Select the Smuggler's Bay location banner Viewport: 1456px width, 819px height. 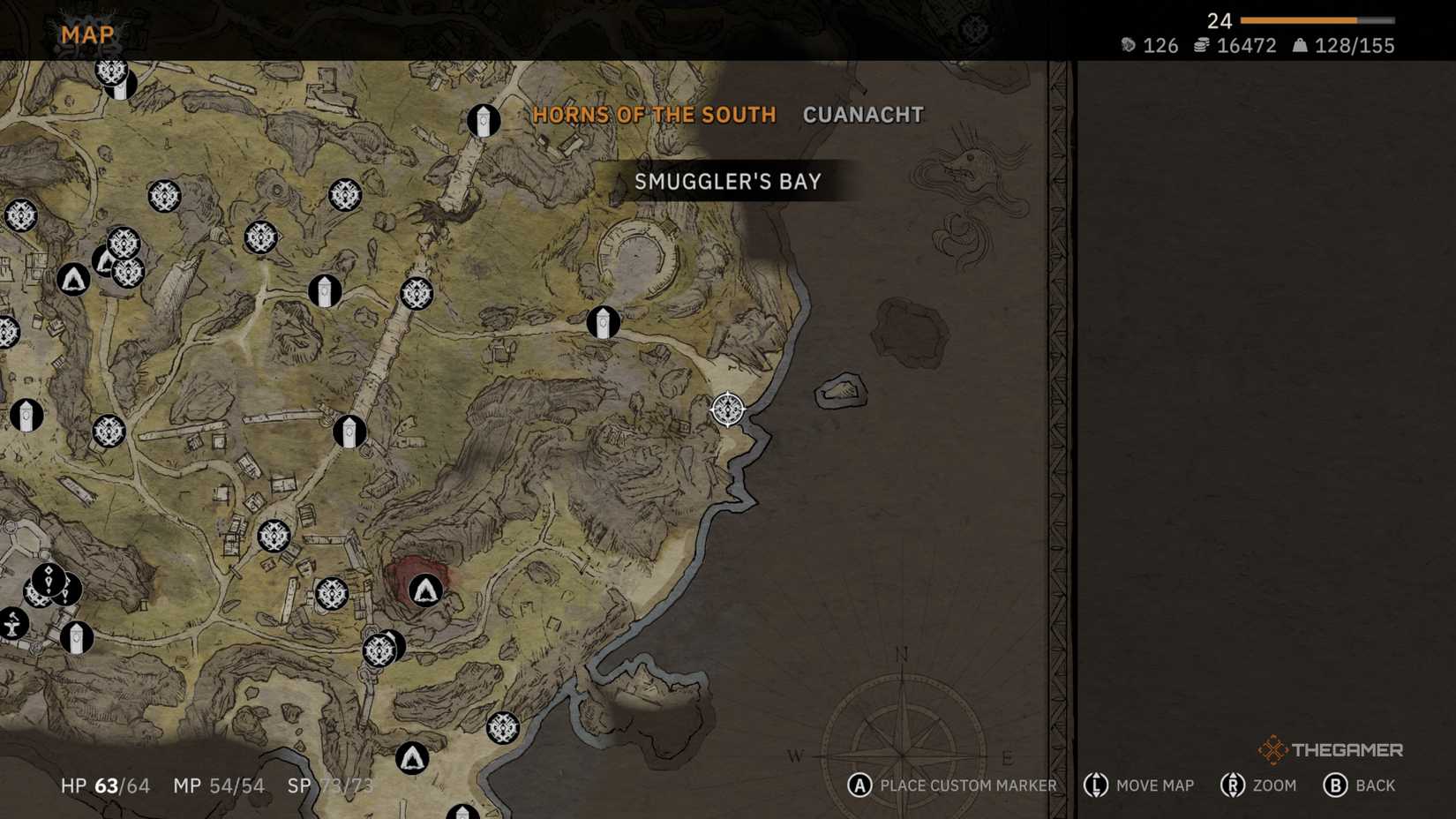727,181
